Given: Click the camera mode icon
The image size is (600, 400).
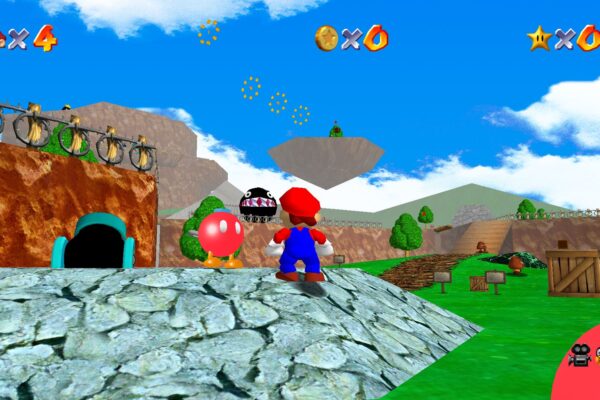Looking at the screenshot, I should click(579, 354).
